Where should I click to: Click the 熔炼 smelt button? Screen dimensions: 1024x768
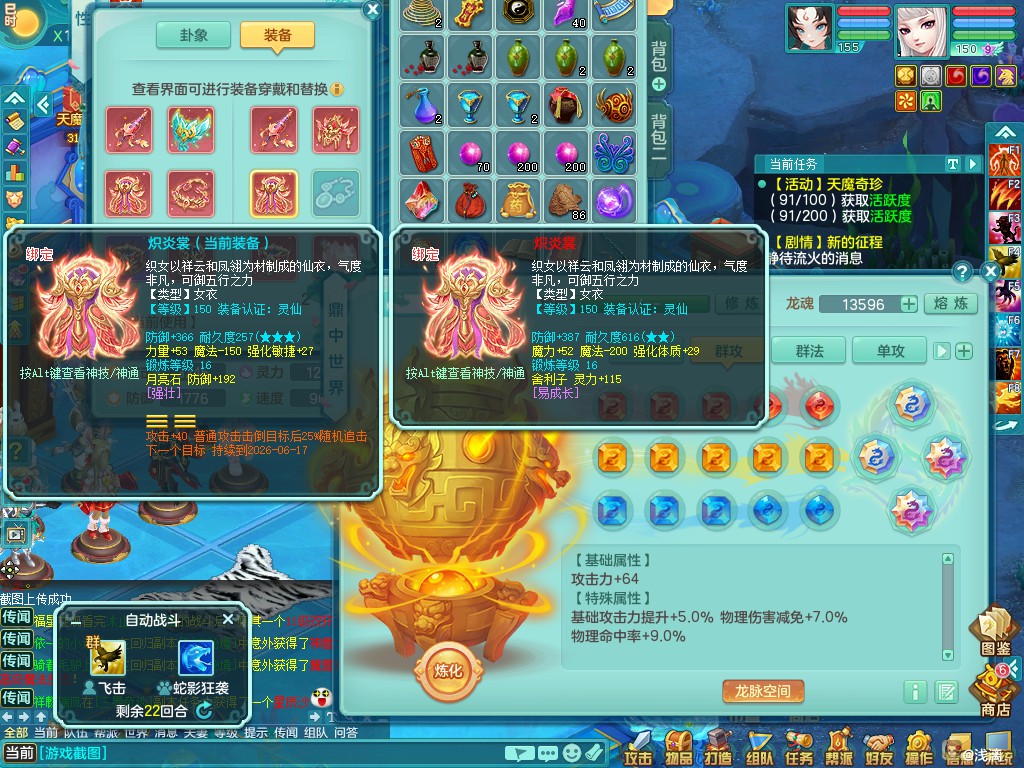(949, 304)
